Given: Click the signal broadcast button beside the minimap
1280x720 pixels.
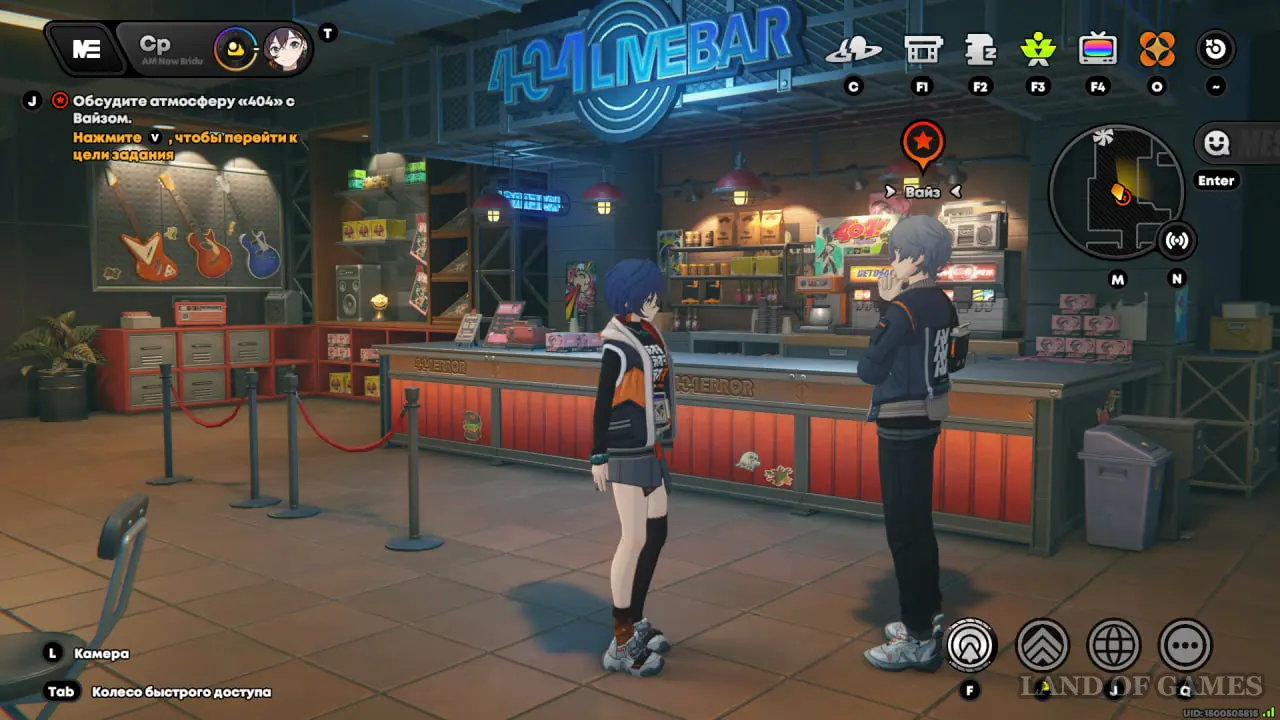Looking at the screenshot, I should tap(1177, 241).
